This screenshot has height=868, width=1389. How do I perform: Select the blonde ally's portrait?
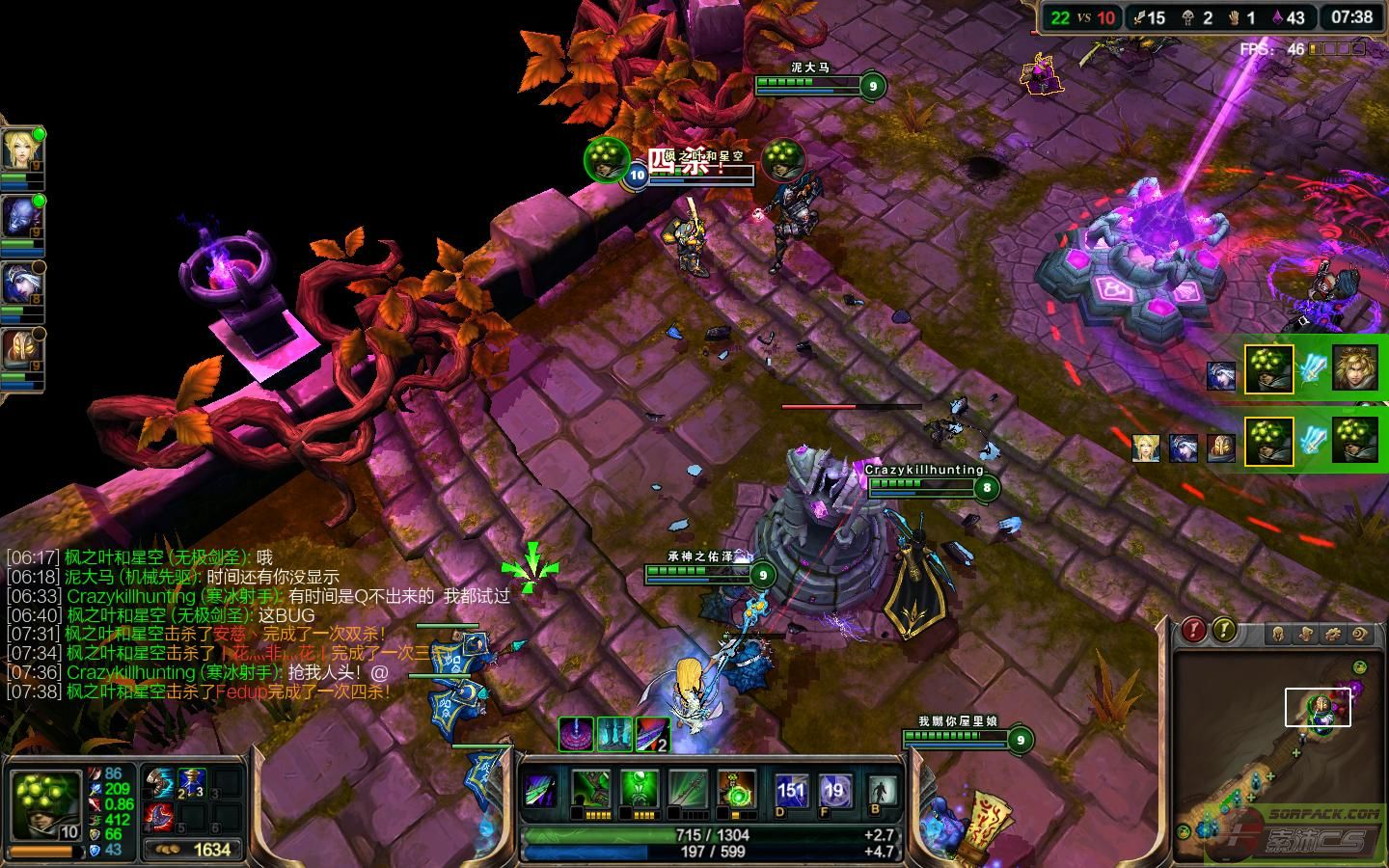(x=21, y=151)
